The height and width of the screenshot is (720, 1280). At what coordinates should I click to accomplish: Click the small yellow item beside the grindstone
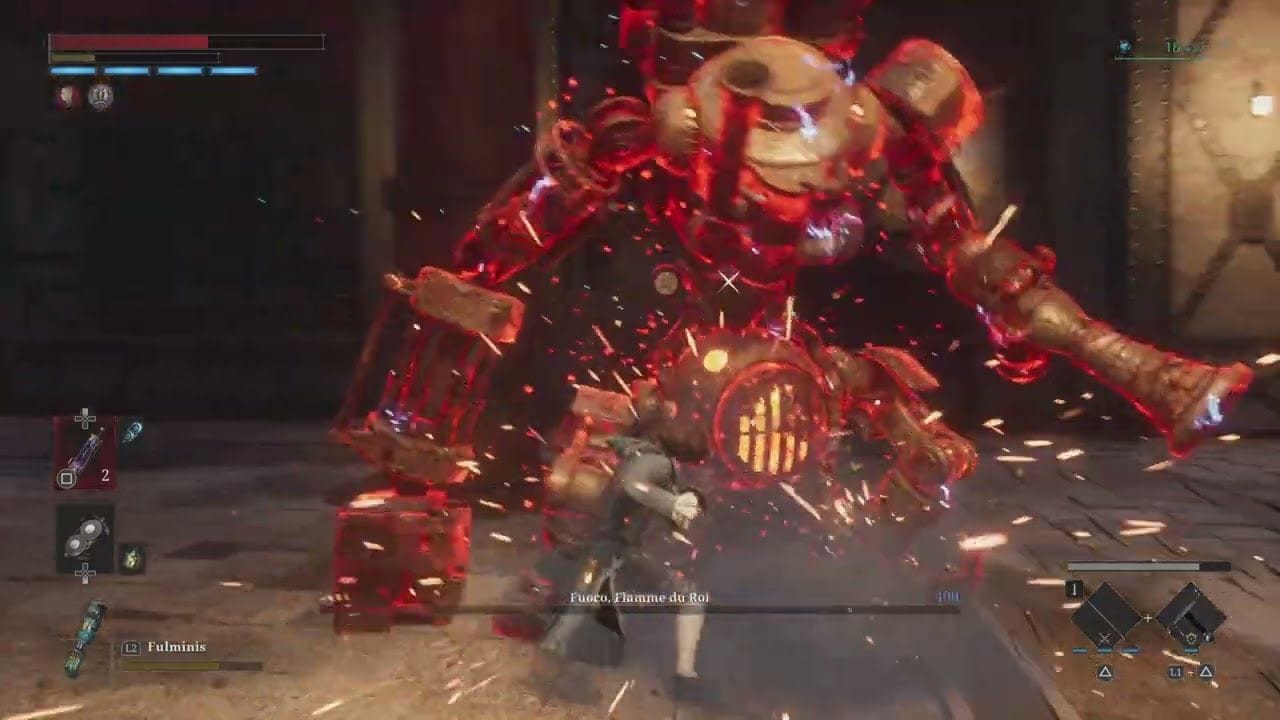tap(131, 558)
